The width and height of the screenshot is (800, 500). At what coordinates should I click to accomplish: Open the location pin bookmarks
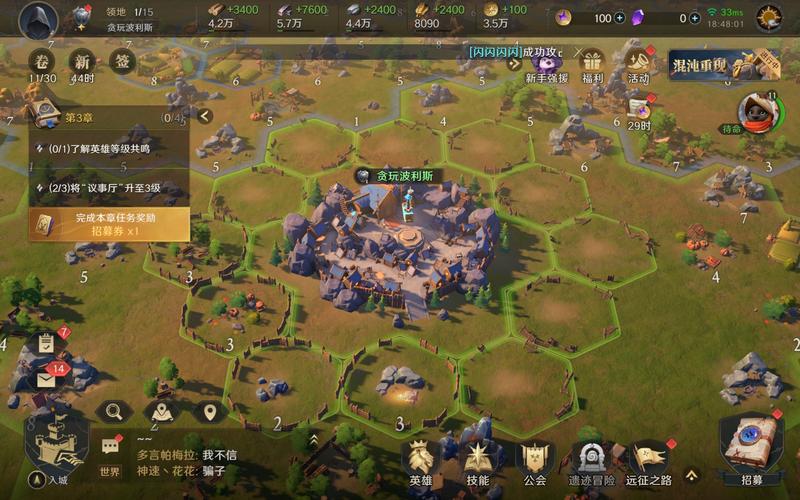209,411
